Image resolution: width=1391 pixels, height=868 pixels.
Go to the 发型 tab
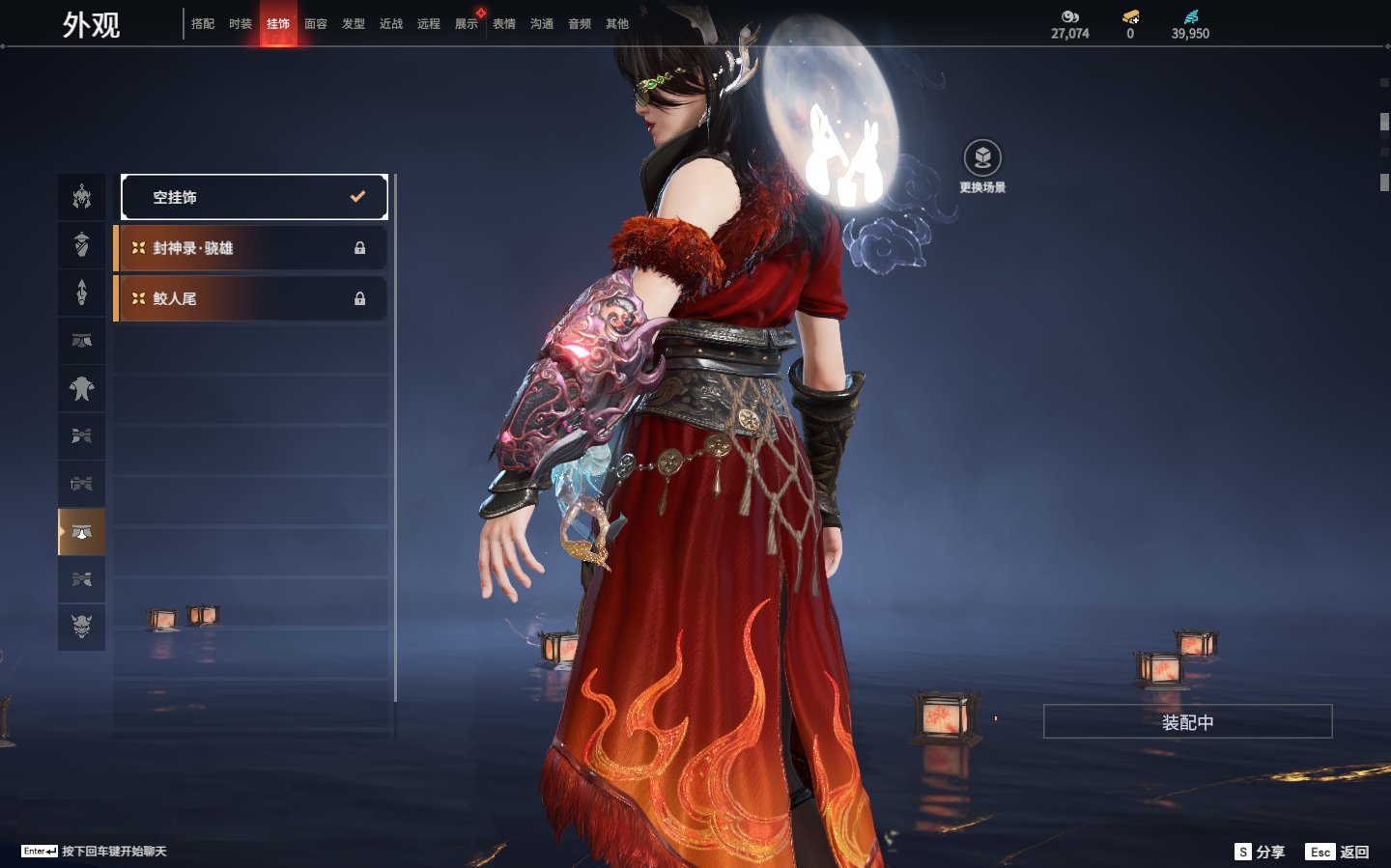point(354,24)
